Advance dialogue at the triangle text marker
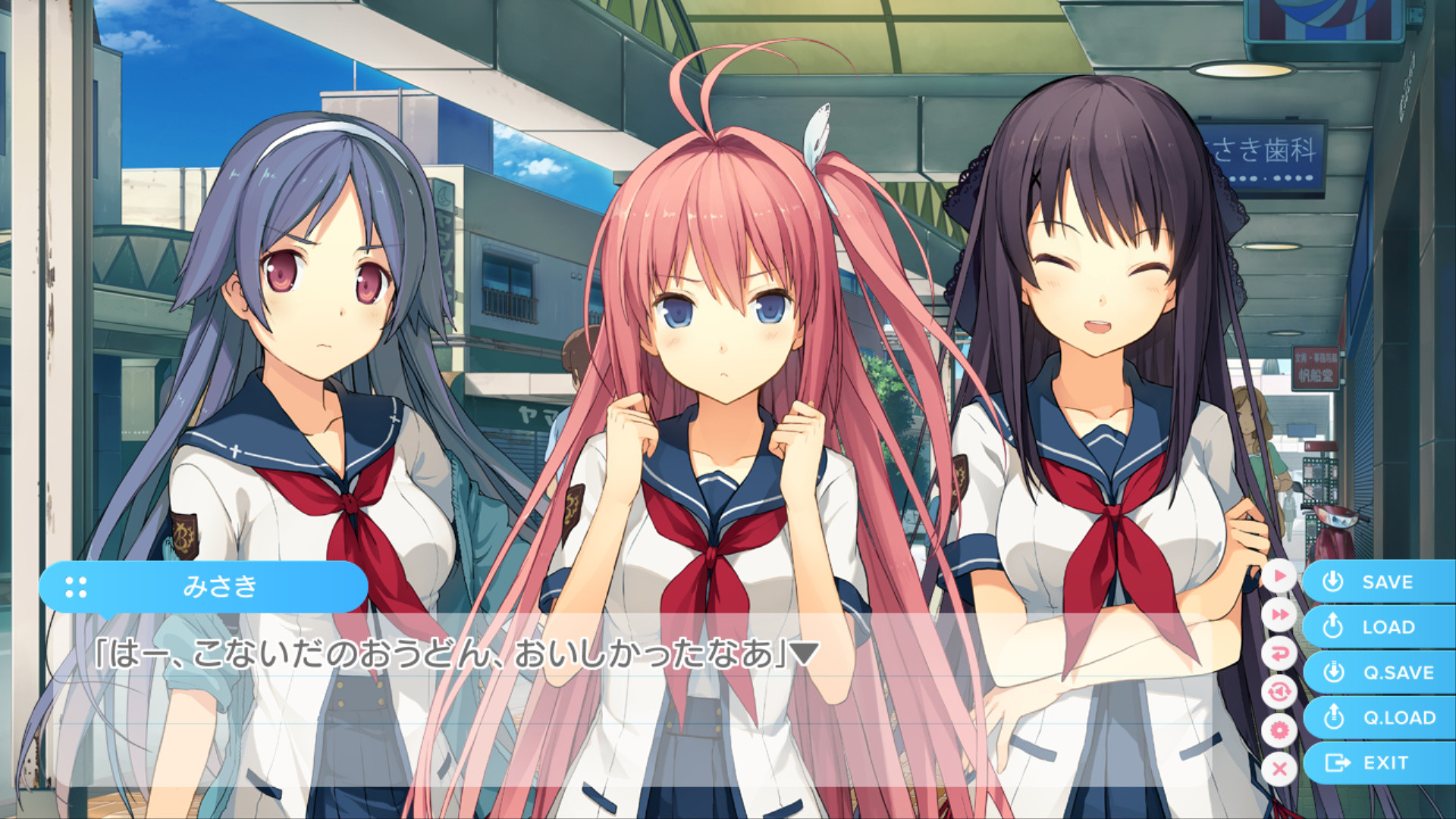Image resolution: width=1456 pixels, height=819 pixels. coord(804,653)
